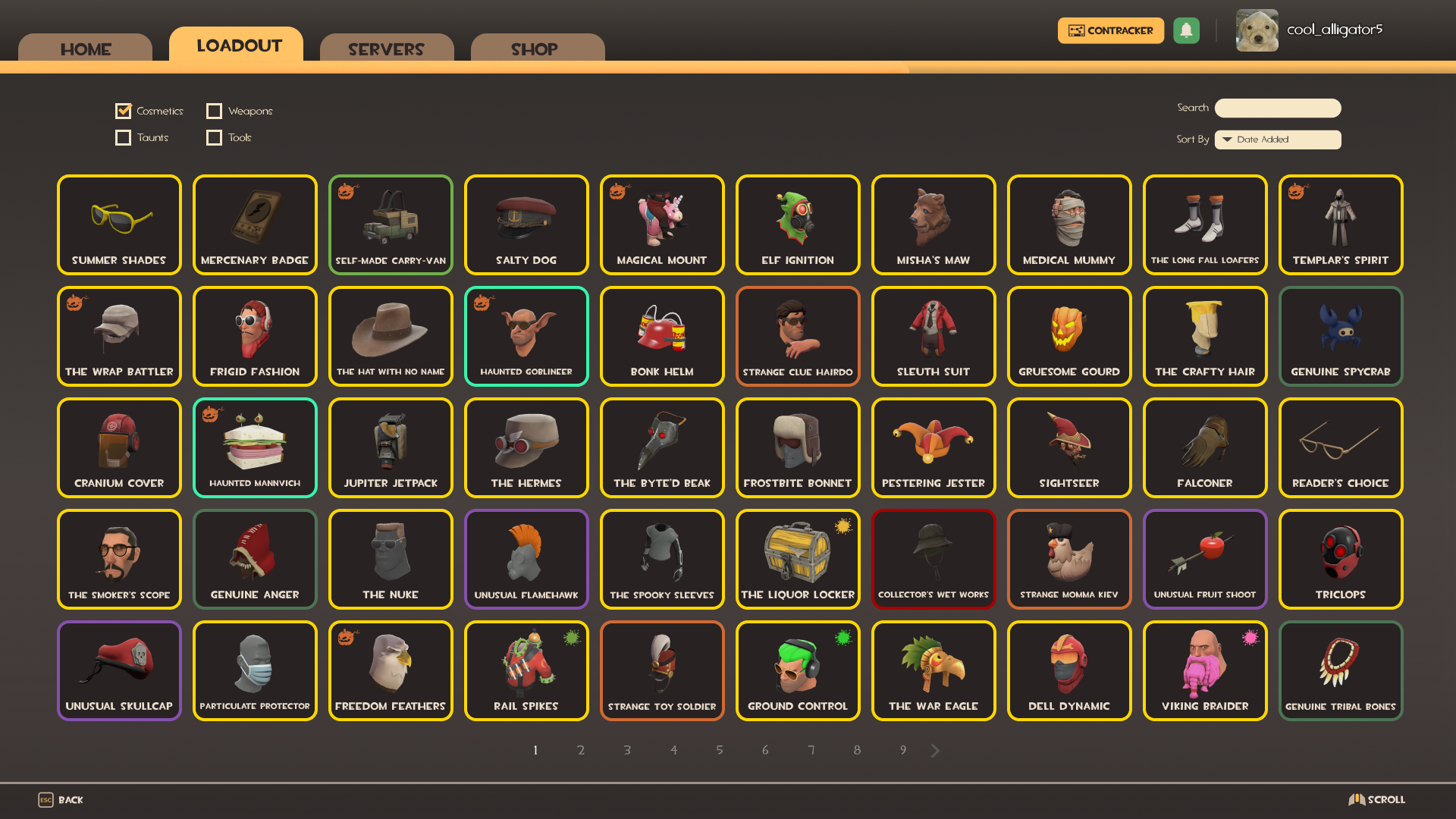Open the Shop tab
Viewport: 1456px width, 819px height.
click(536, 49)
